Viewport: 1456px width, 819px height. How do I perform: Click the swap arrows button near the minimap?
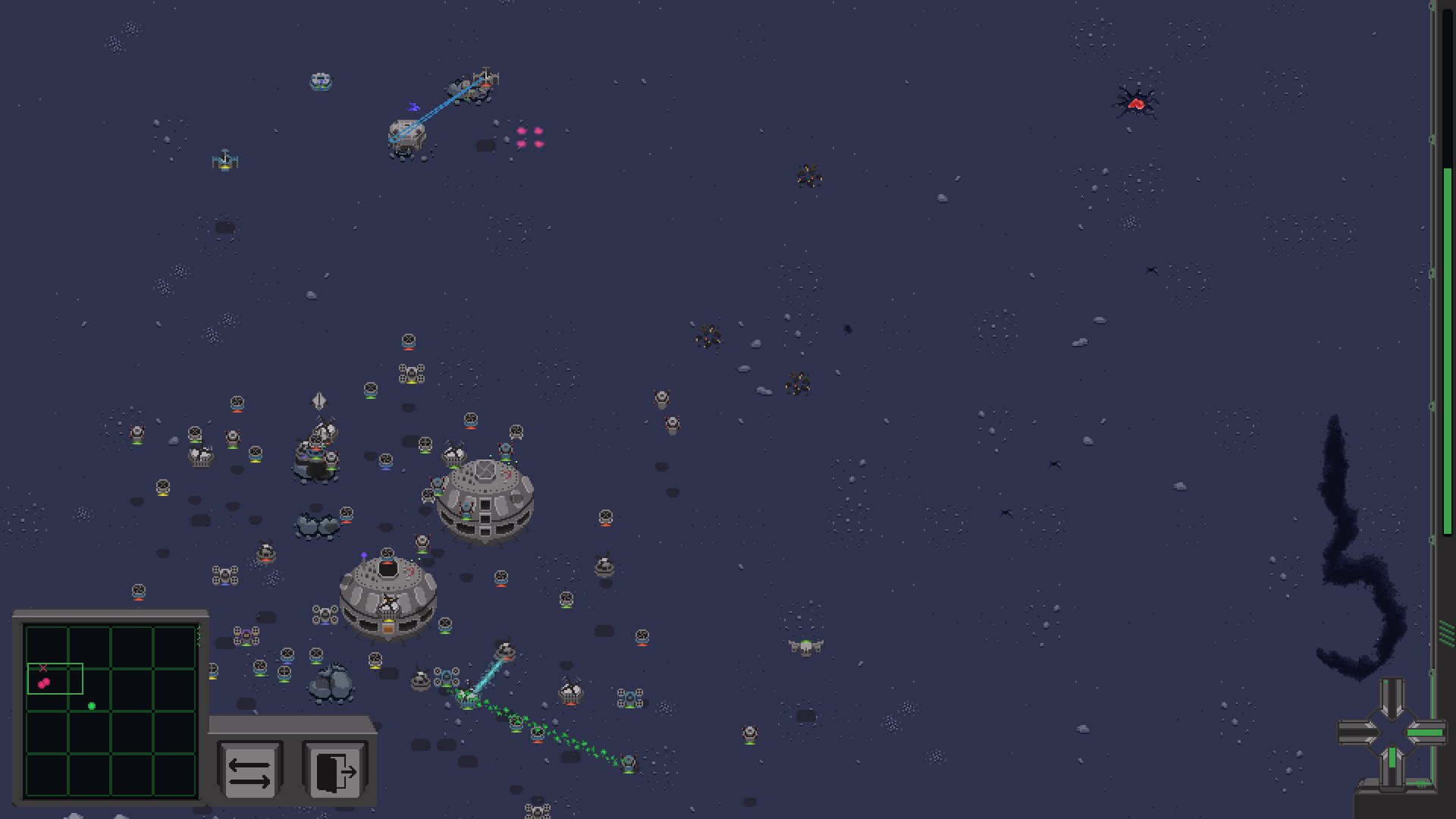tap(250, 770)
